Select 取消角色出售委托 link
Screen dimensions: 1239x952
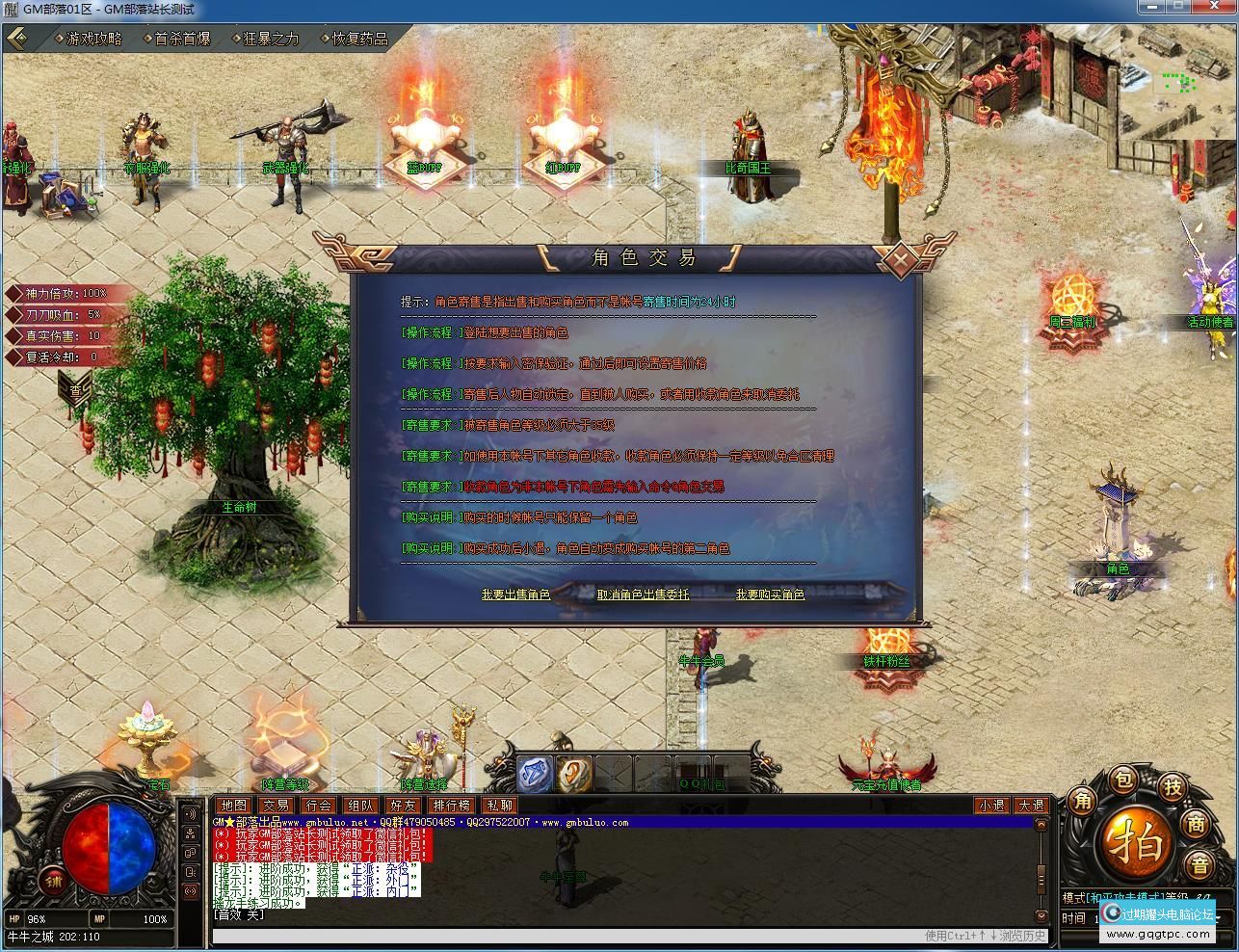[643, 595]
